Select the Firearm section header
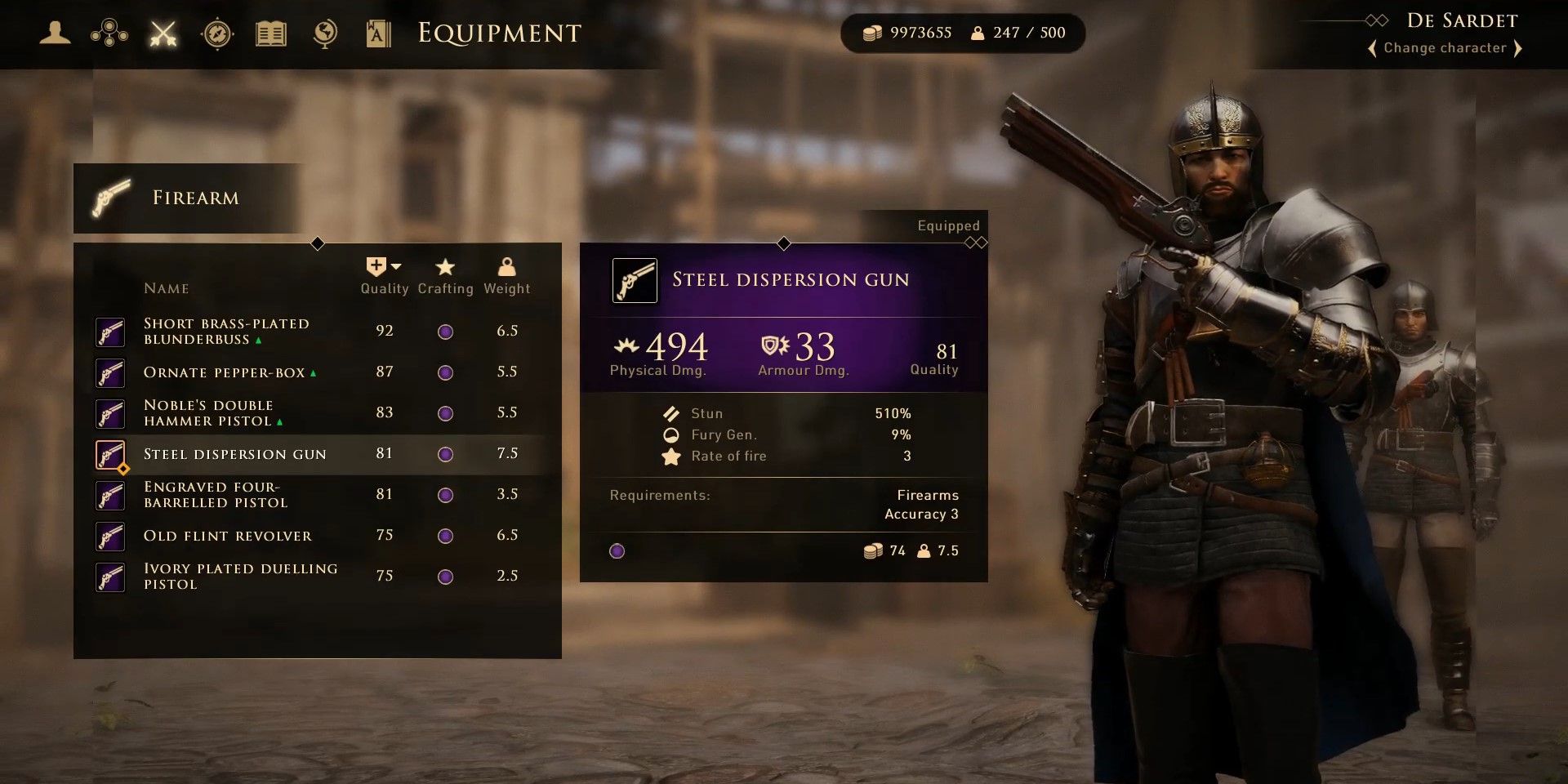The height and width of the screenshot is (784, 1568). pyautogui.click(x=194, y=197)
